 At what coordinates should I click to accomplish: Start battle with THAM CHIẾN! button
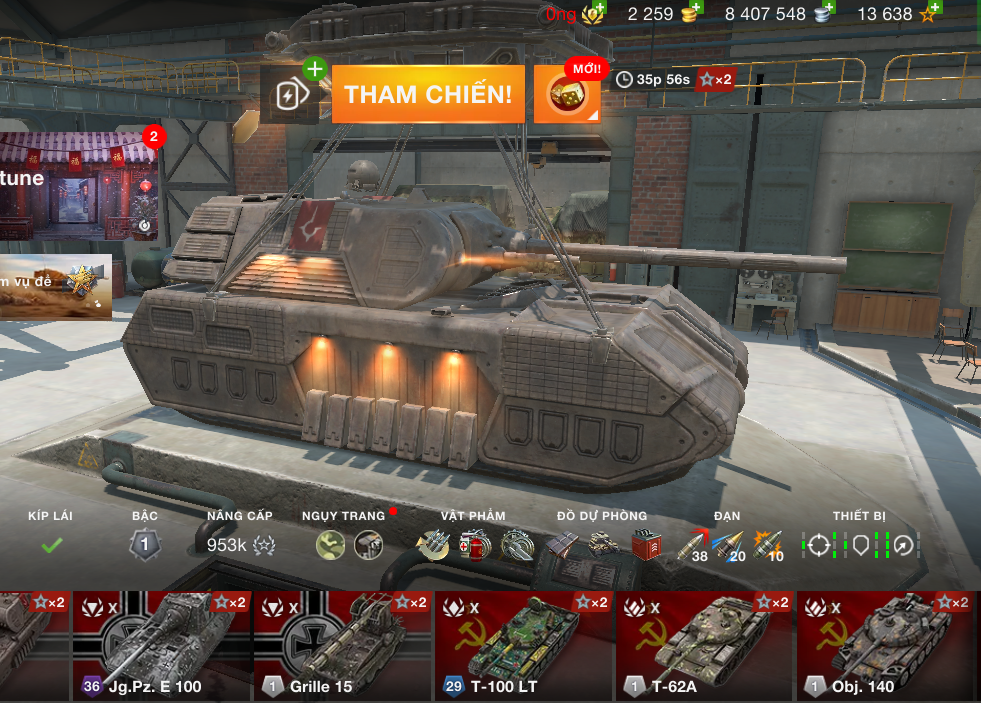tap(428, 95)
